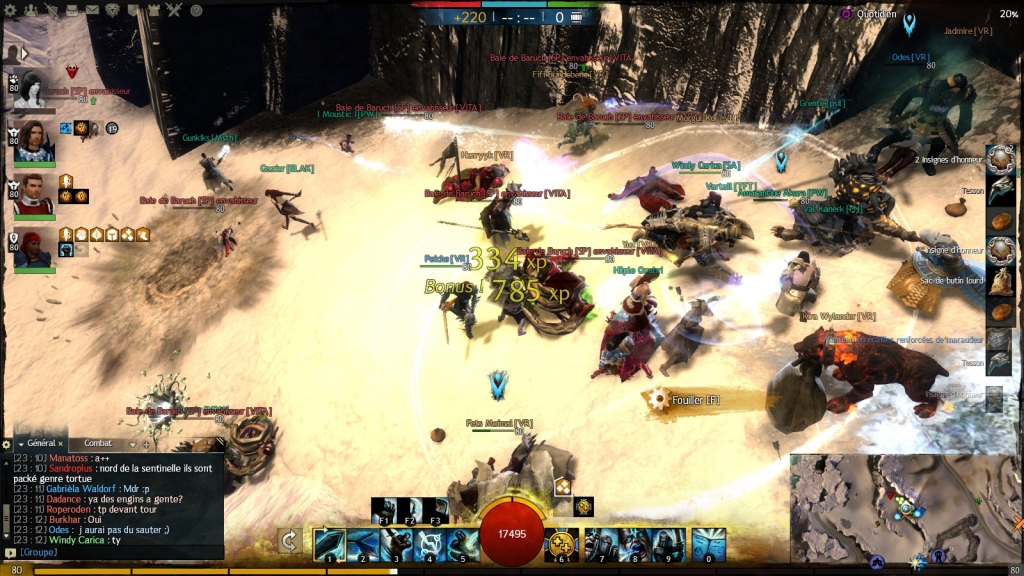The height and width of the screenshot is (576, 1024).
Task: Add a new chat tab
Action: tap(147, 443)
